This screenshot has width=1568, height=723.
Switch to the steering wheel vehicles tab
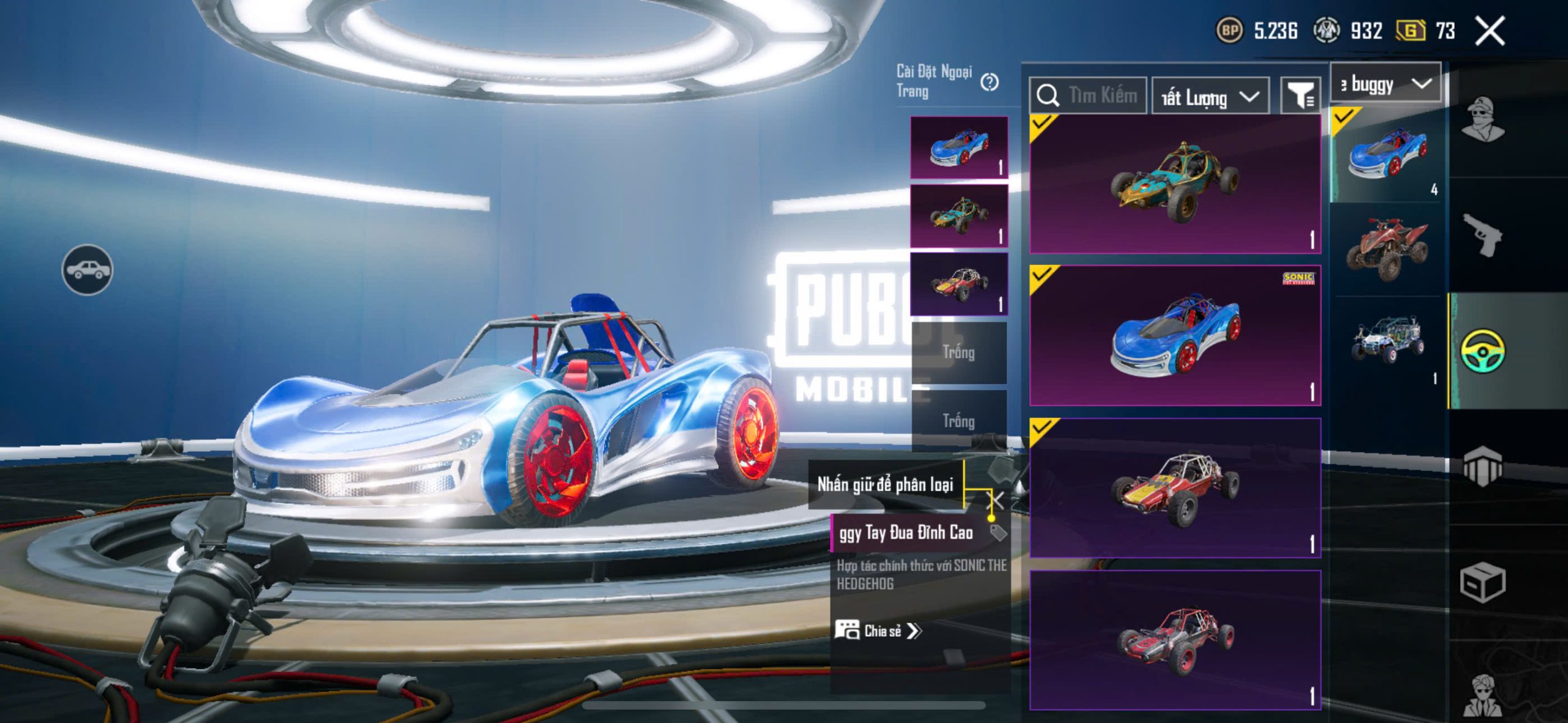(x=1482, y=350)
